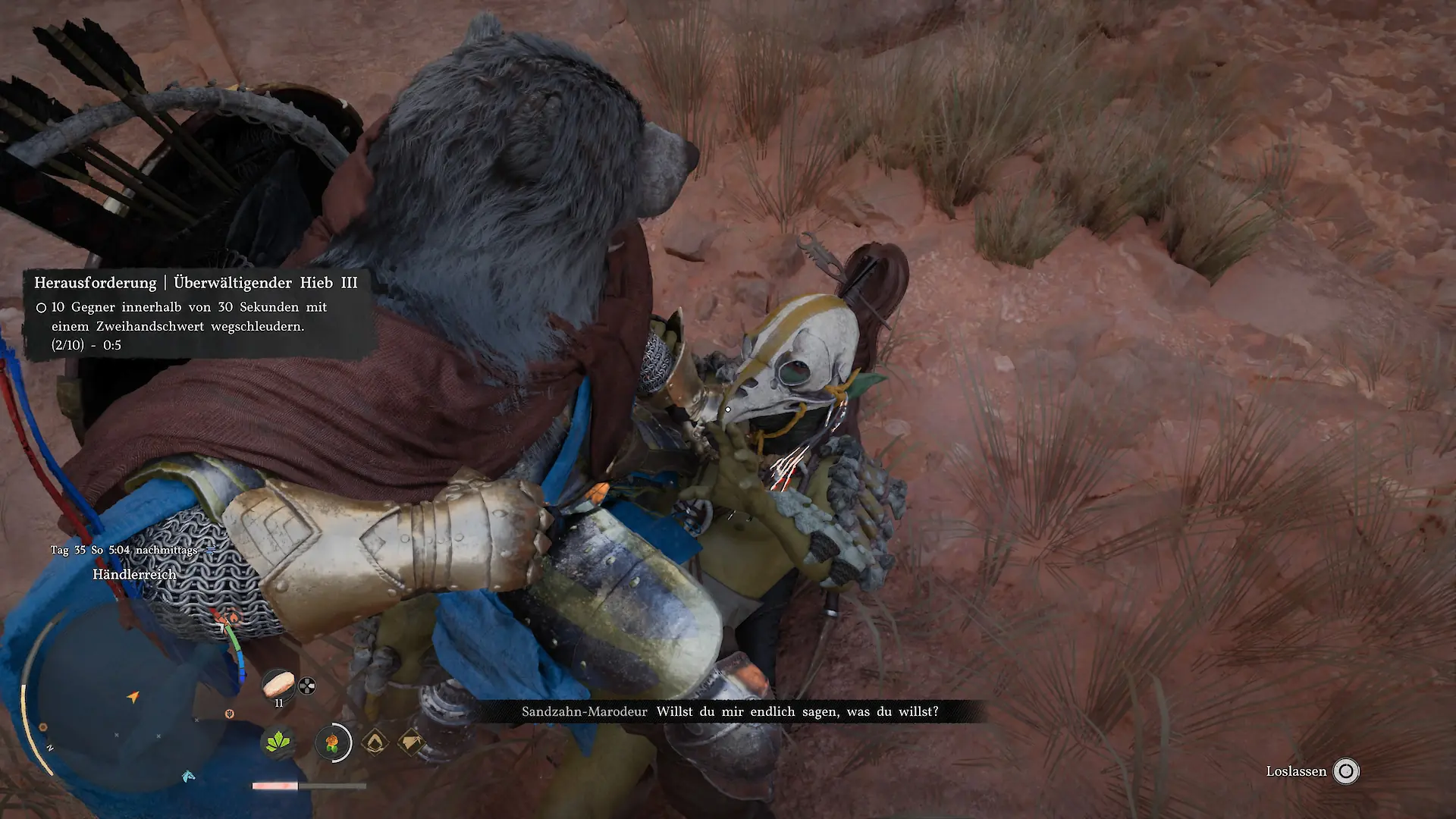Screen dimensions: 1456x819
Task: Activate the green leaf ability icon
Action: click(x=278, y=742)
